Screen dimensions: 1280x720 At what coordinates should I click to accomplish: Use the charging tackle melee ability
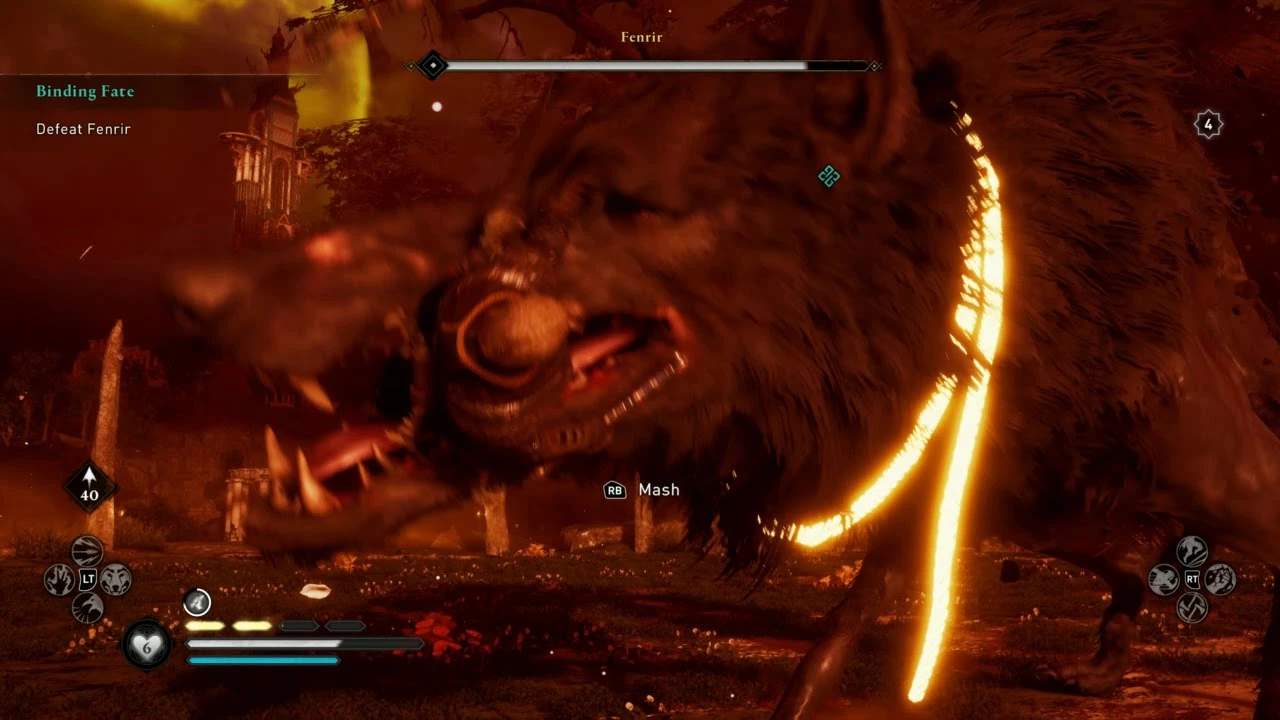click(1163, 579)
